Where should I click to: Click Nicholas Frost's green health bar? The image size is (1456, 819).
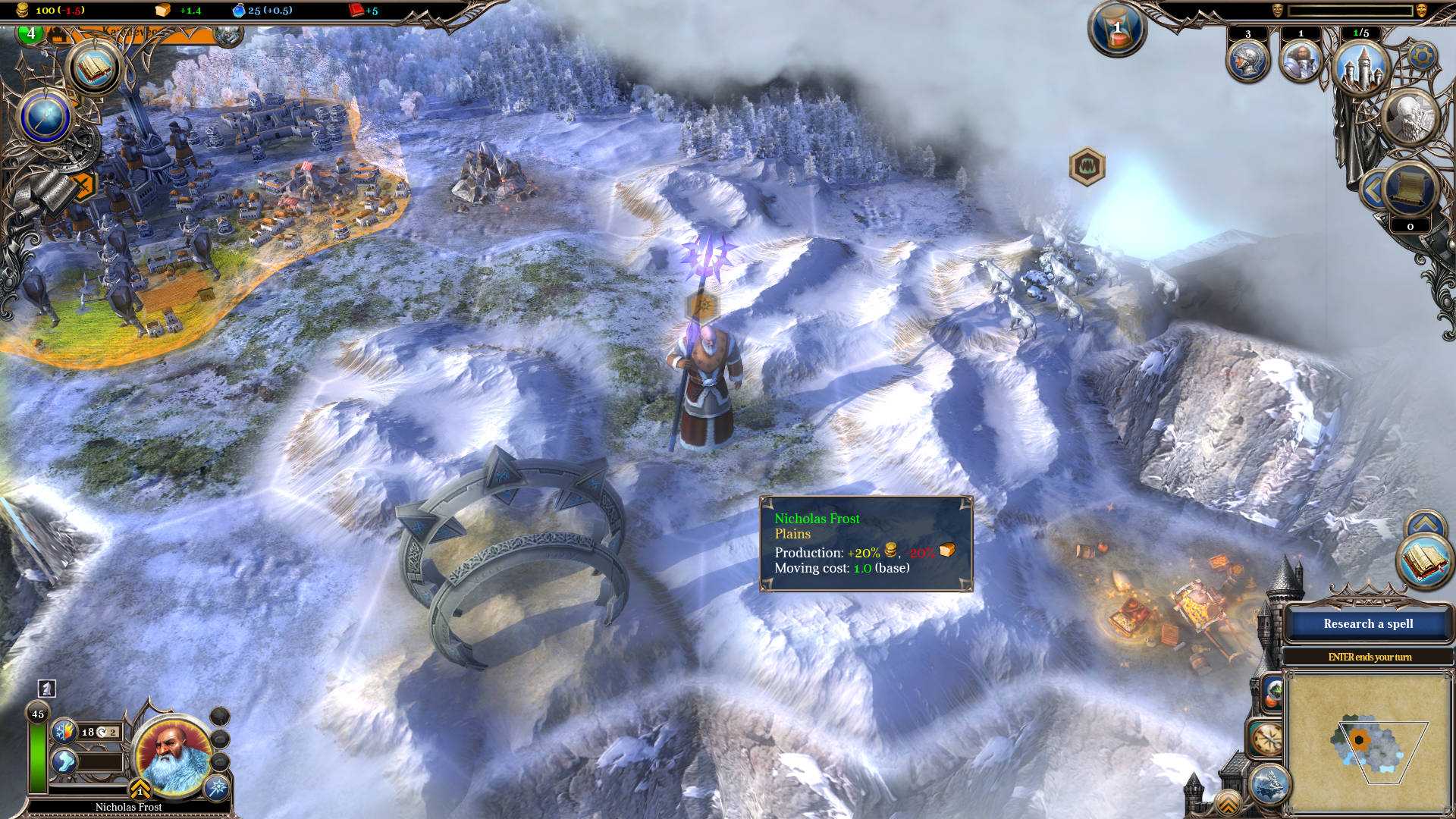pyautogui.click(x=38, y=755)
